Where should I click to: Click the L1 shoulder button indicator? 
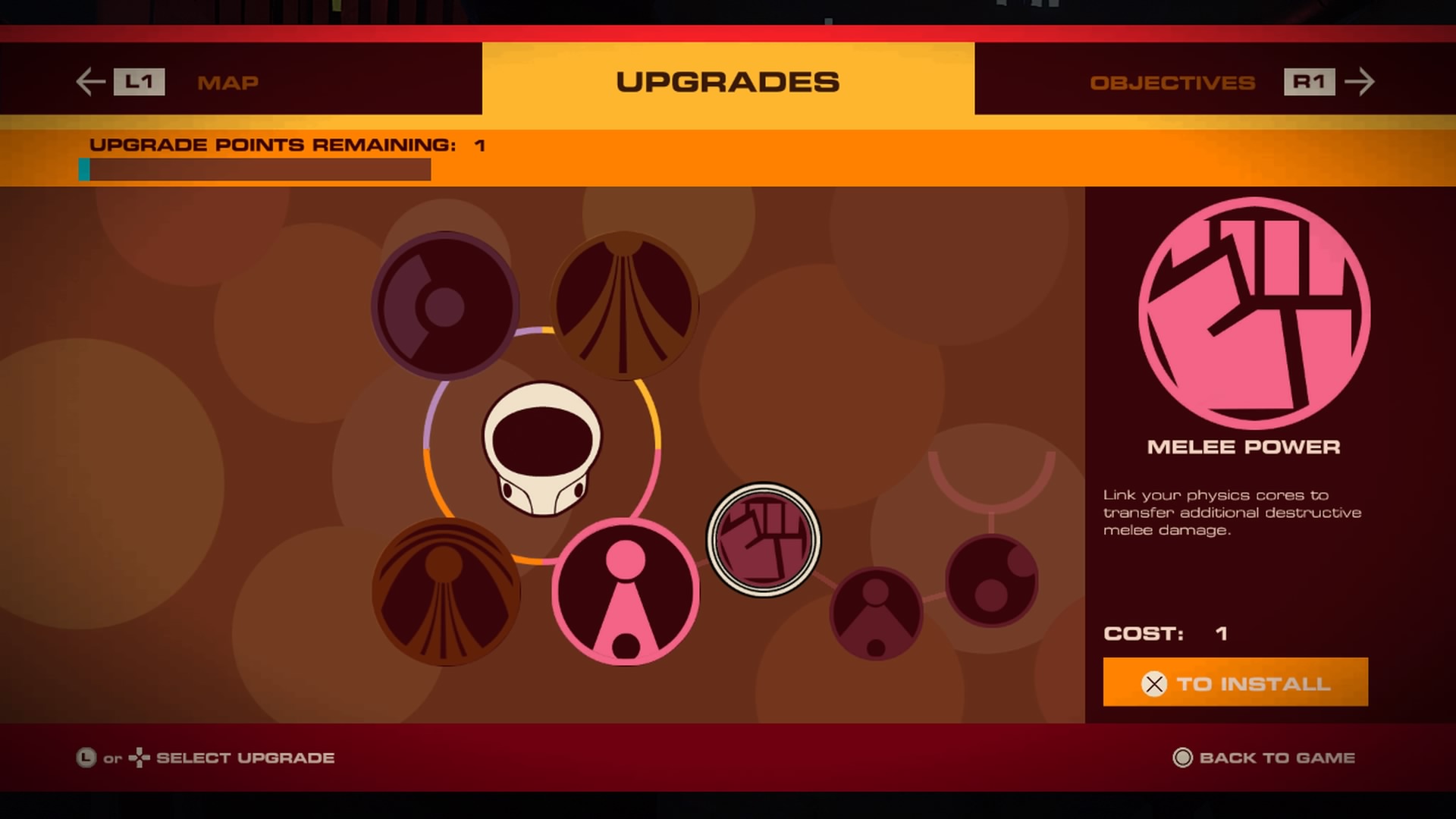click(139, 82)
